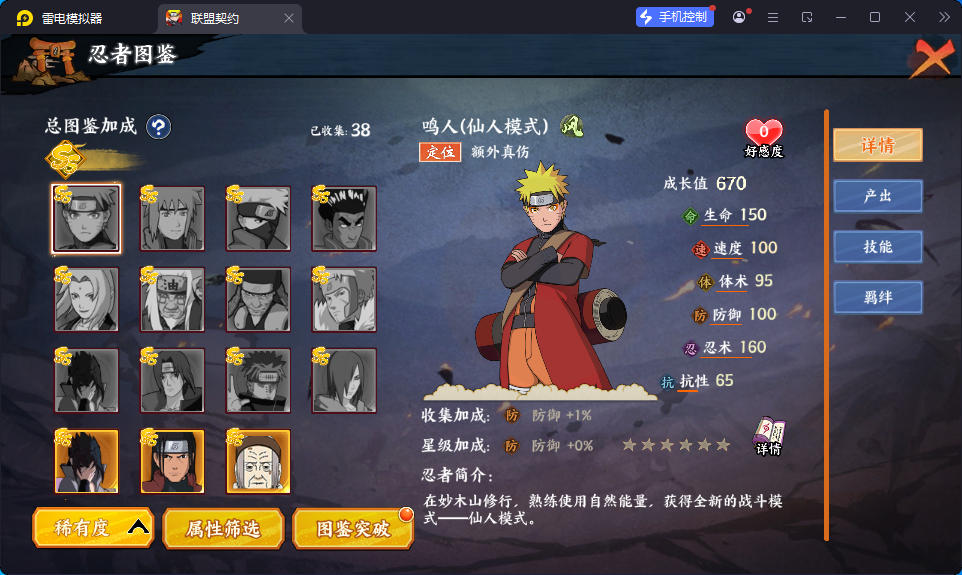Open the star-level 详情 scroll icon
The height and width of the screenshot is (575, 962).
coord(768,435)
